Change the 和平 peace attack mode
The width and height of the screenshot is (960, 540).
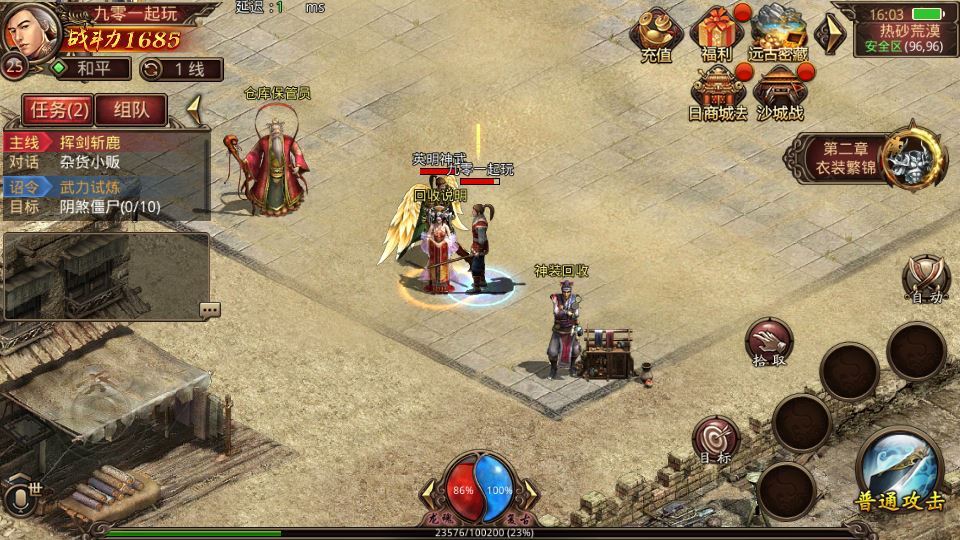[x=92, y=69]
